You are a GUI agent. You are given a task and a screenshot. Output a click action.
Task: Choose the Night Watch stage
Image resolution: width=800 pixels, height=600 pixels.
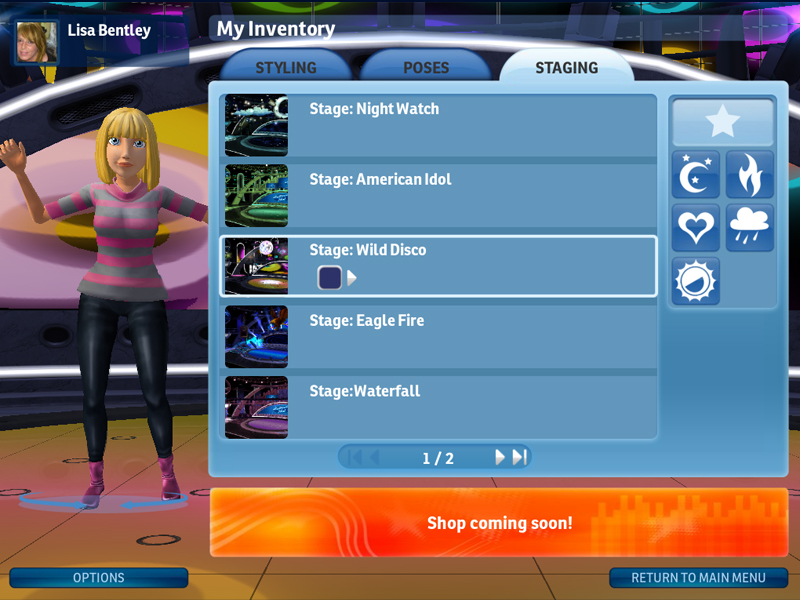(438, 126)
